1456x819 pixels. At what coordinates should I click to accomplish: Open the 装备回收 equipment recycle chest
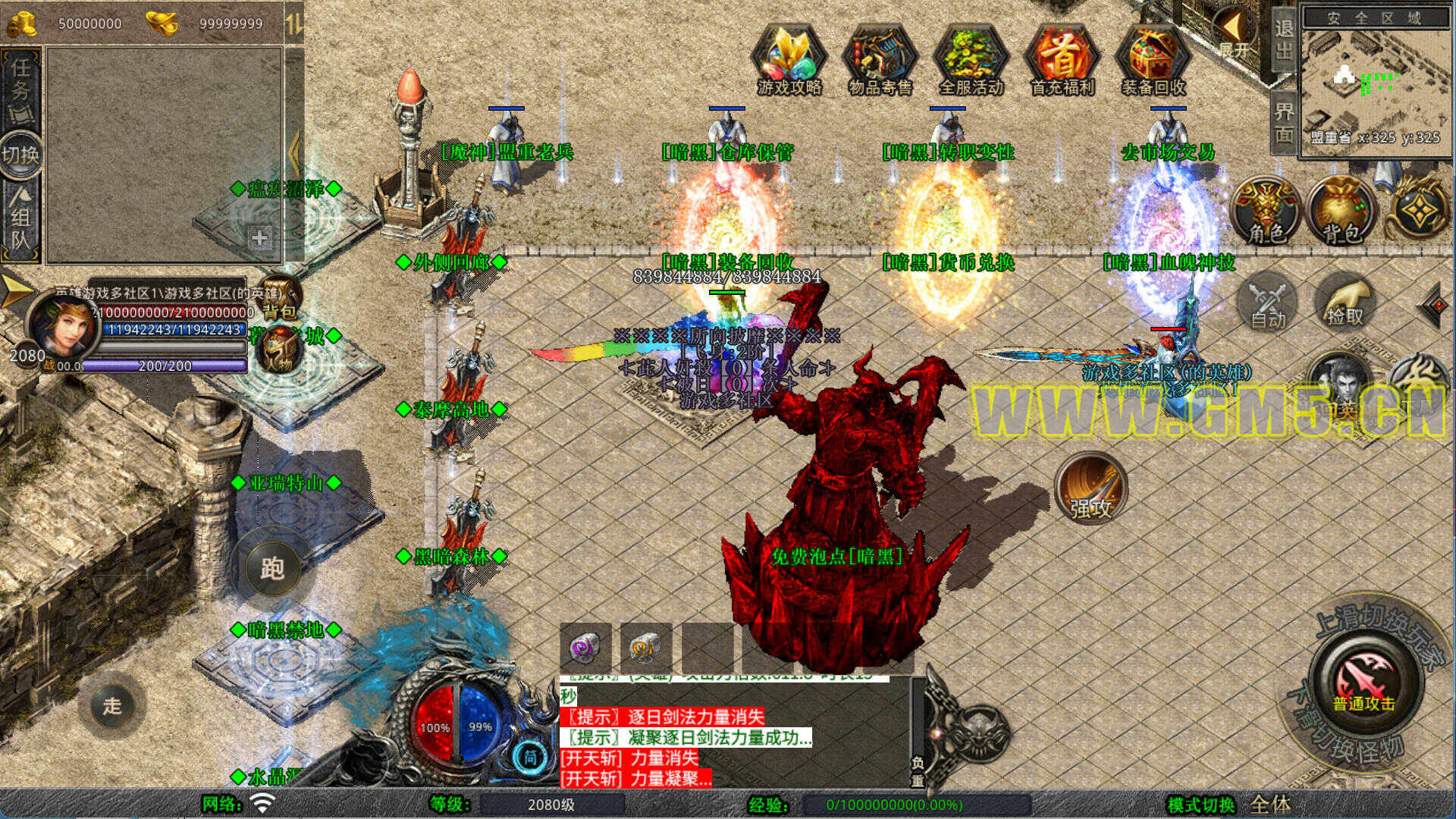pos(1153,61)
